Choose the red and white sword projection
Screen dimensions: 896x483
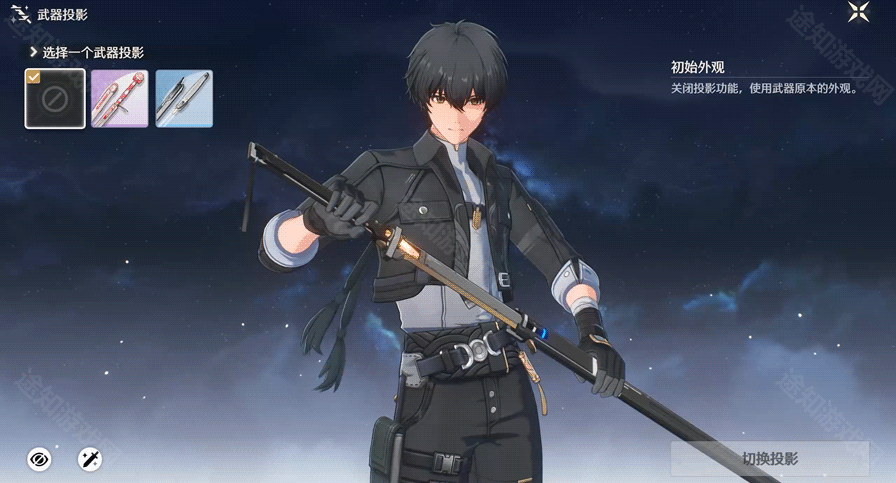120,98
